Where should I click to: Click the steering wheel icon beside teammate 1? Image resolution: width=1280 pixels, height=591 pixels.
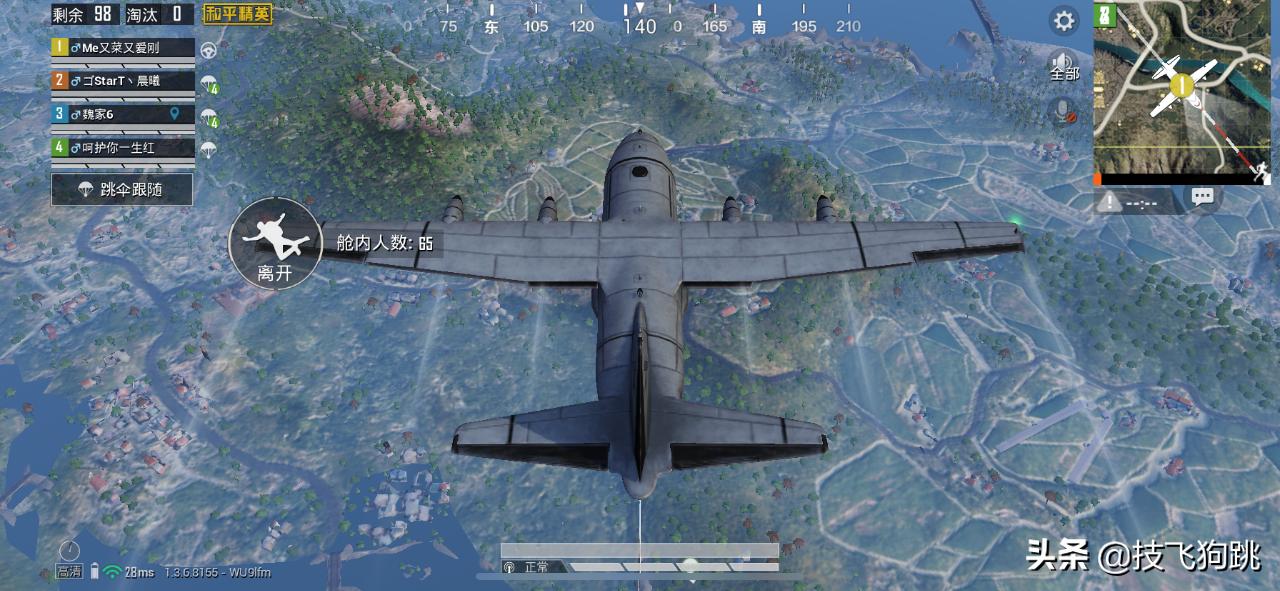click(x=209, y=49)
